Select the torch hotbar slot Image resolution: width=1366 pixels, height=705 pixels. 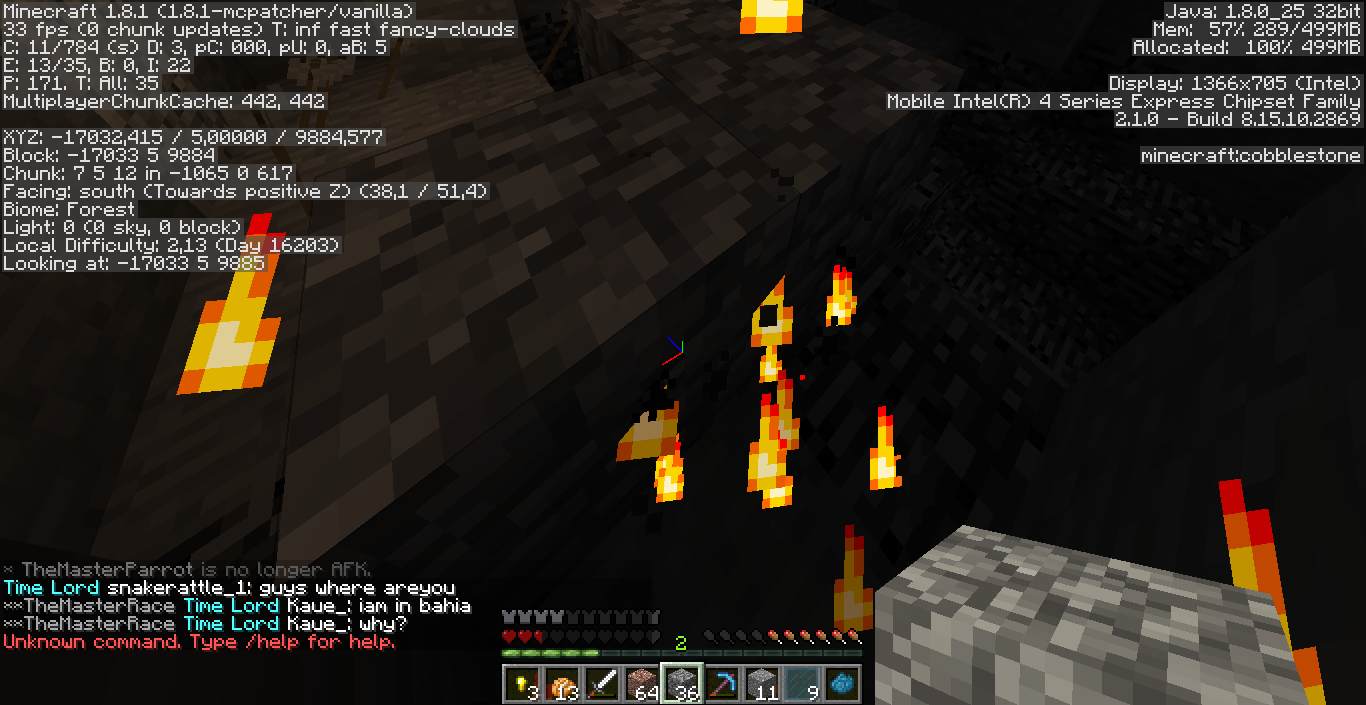pyautogui.click(x=521, y=683)
